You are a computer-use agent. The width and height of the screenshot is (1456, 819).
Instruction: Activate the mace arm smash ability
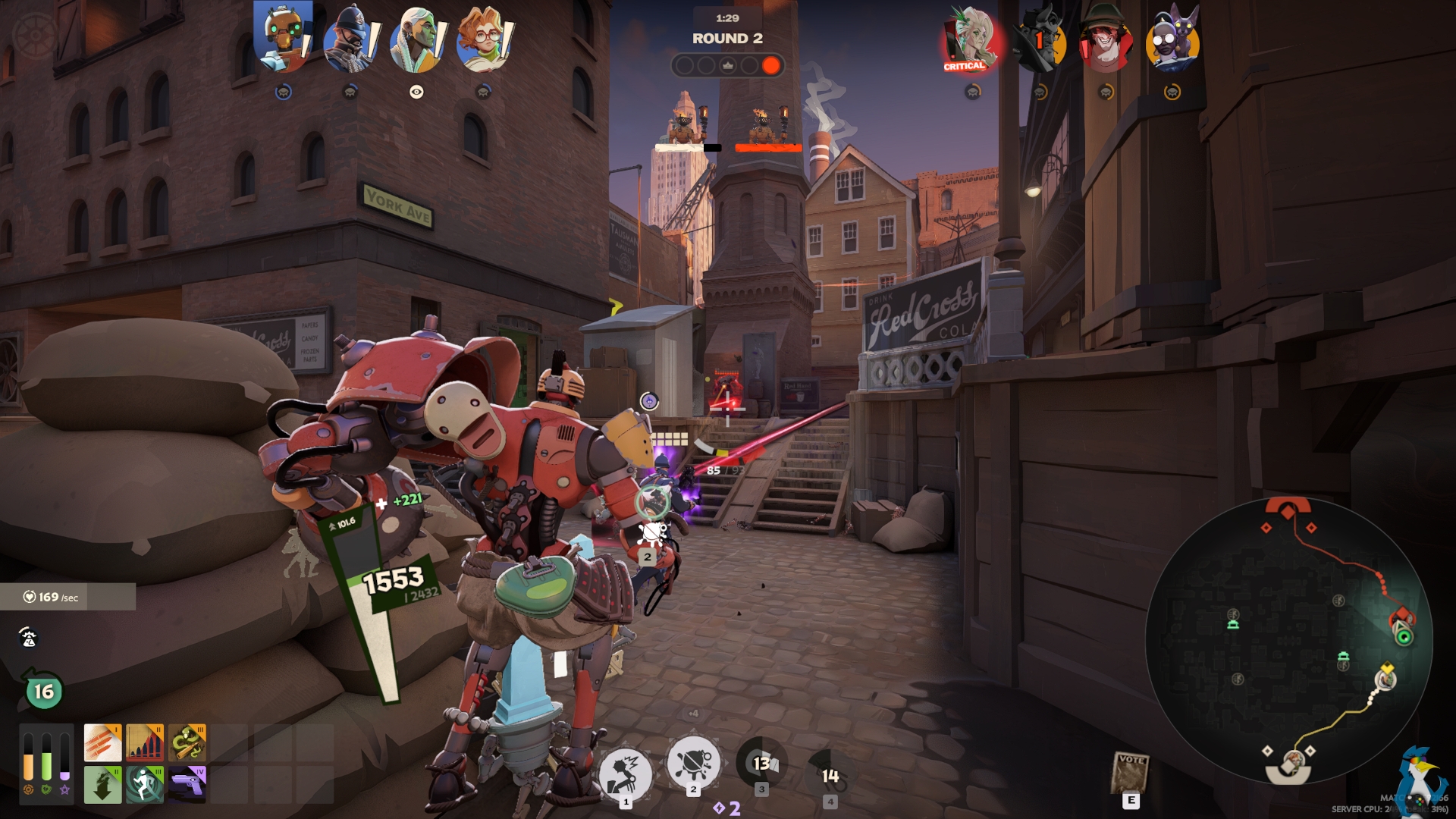(625, 773)
